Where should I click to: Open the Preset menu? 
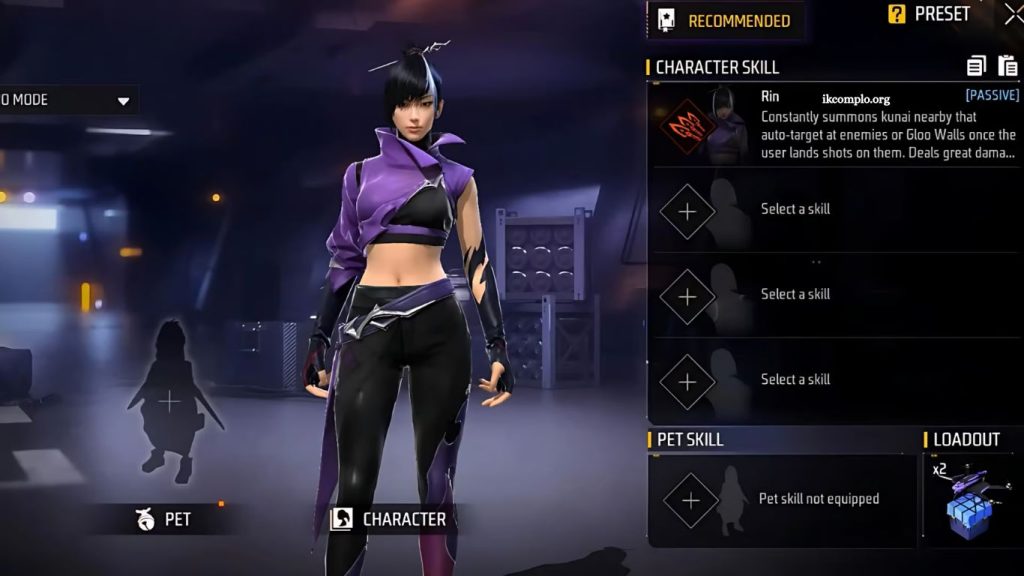[930, 14]
